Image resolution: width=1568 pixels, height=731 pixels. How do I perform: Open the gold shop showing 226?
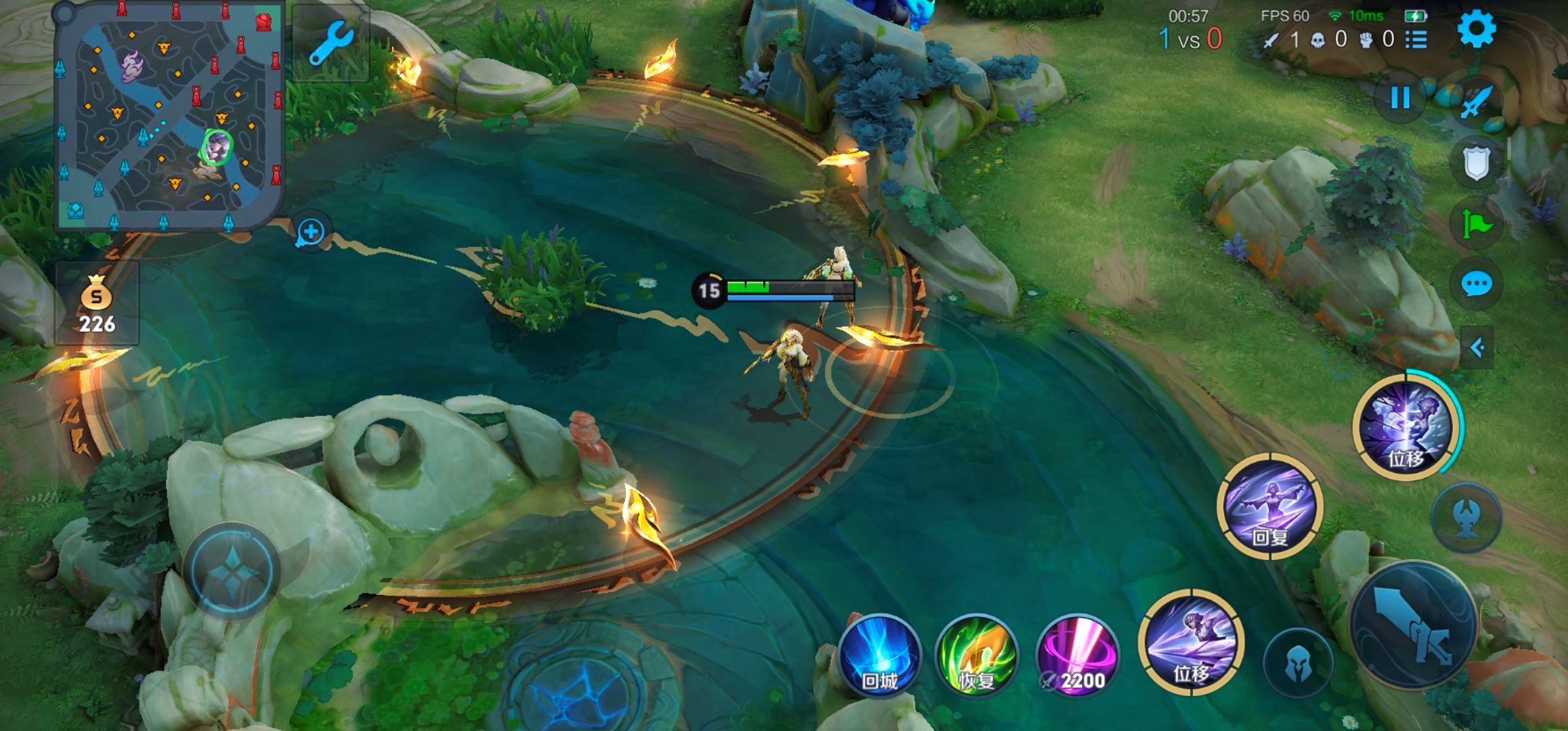point(97,305)
